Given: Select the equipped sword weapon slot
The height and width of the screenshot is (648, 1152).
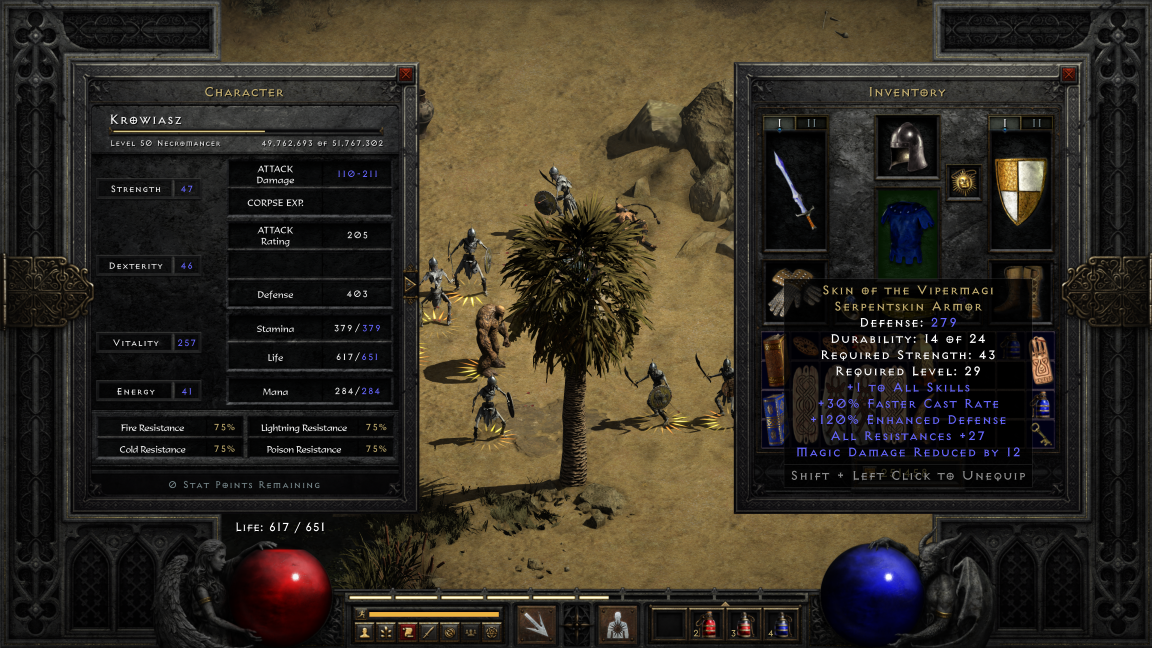Looking at the screenshot, I should click(x=795, y=192).
